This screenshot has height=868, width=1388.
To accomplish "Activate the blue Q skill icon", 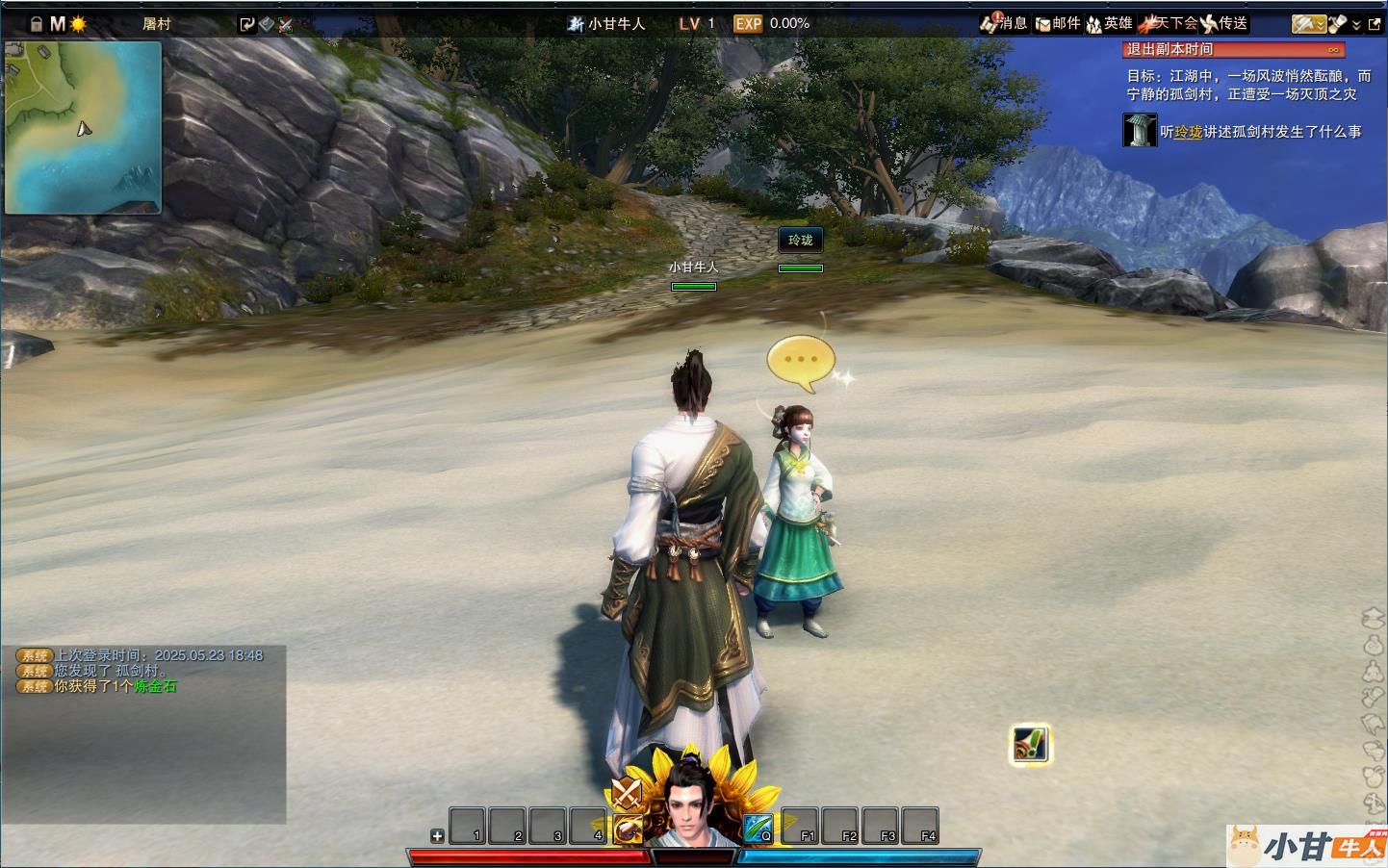I will [x=758, y=828].
